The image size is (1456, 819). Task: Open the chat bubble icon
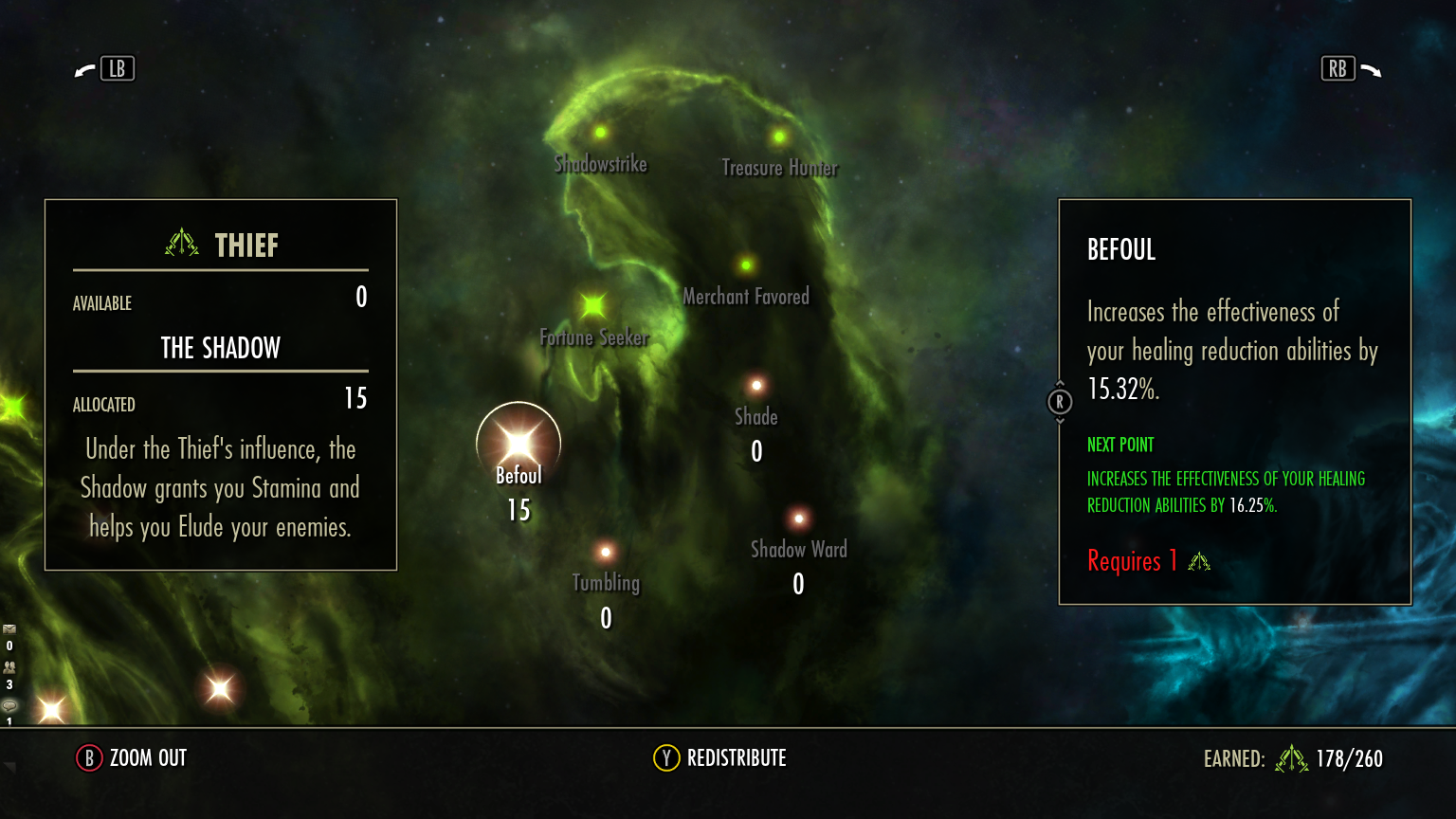(9, 705)
